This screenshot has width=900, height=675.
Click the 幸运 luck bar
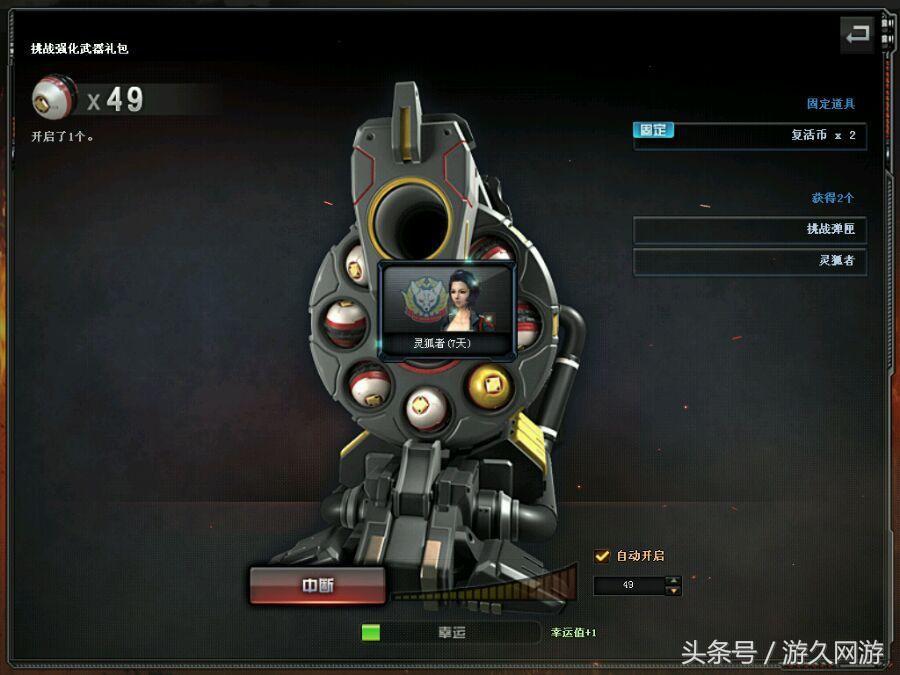coord(451,632)
